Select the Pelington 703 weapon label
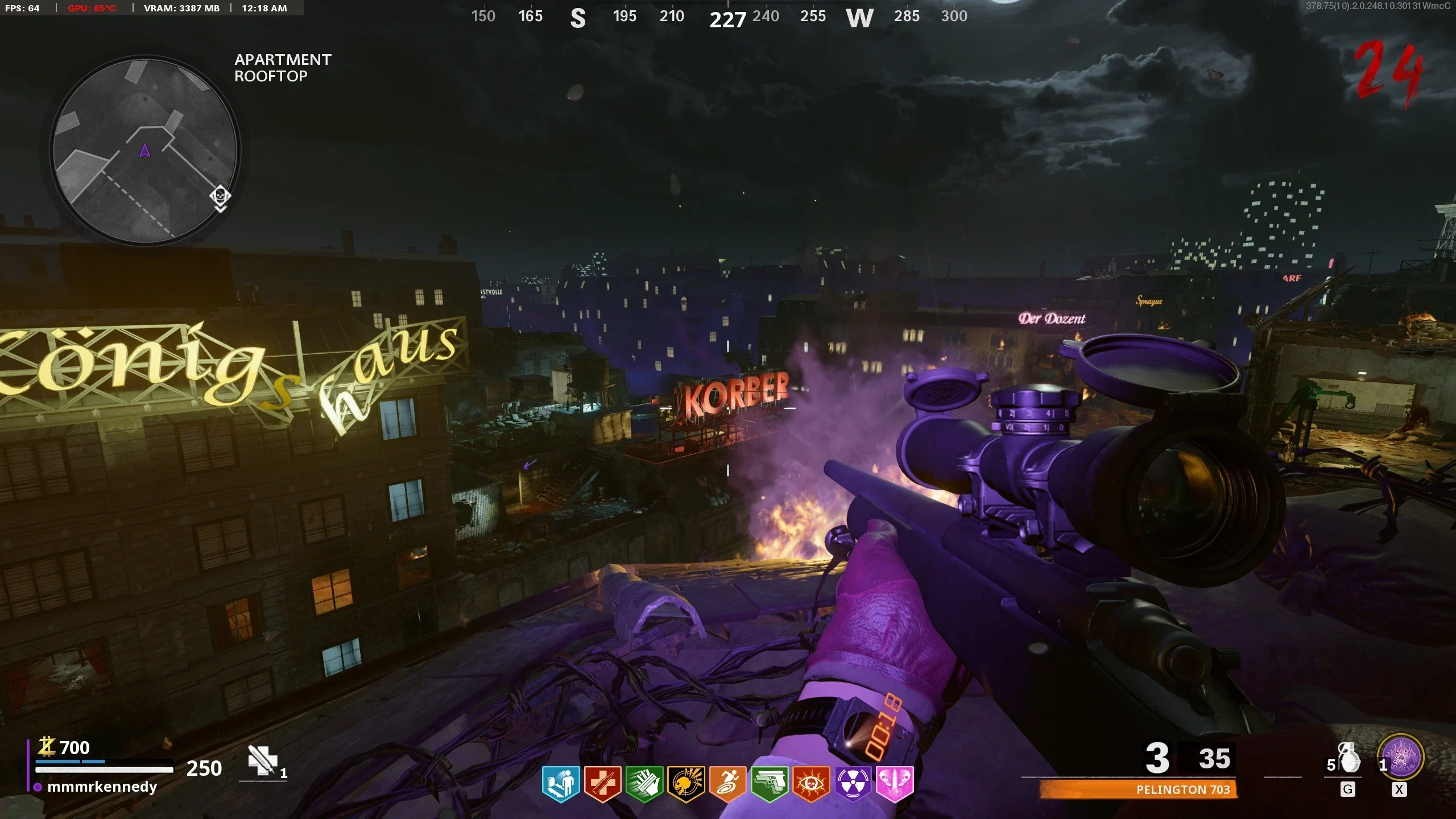Screen dimensions: 1456x819 pyautogui.click(x=1183, y=789)
